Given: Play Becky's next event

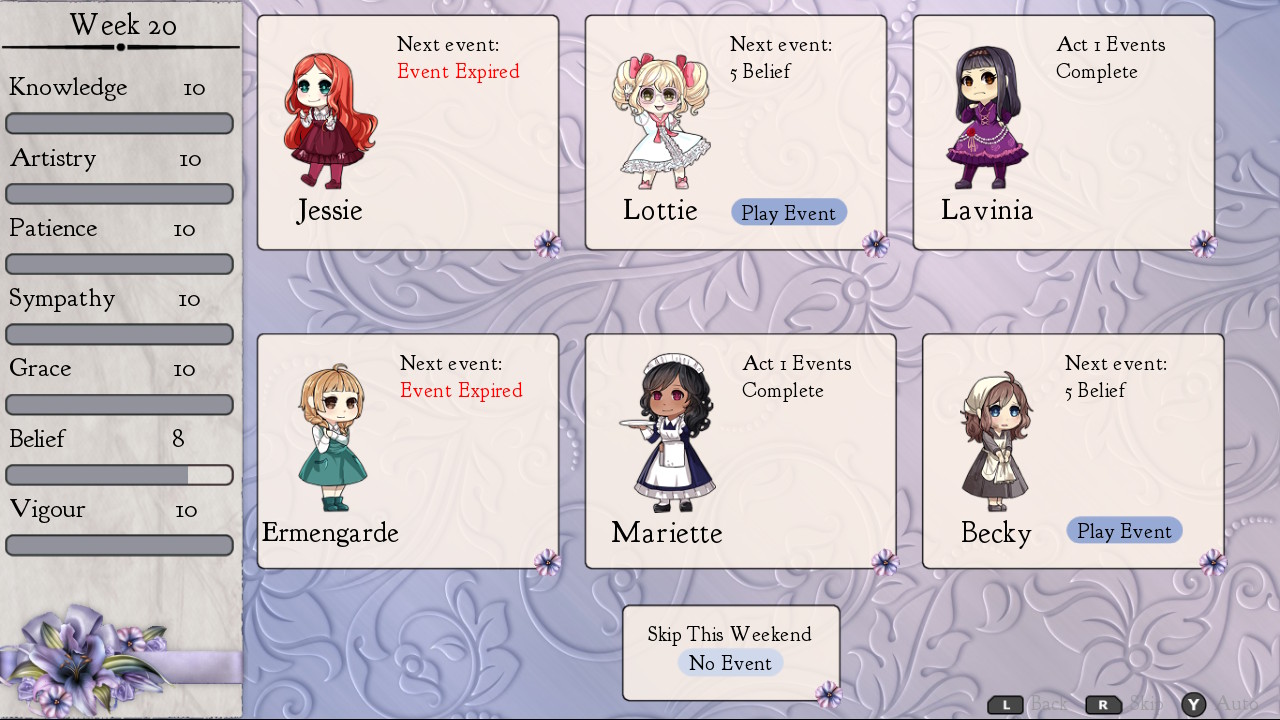Looking at the screenshot, I should (x=1124, y=531).
